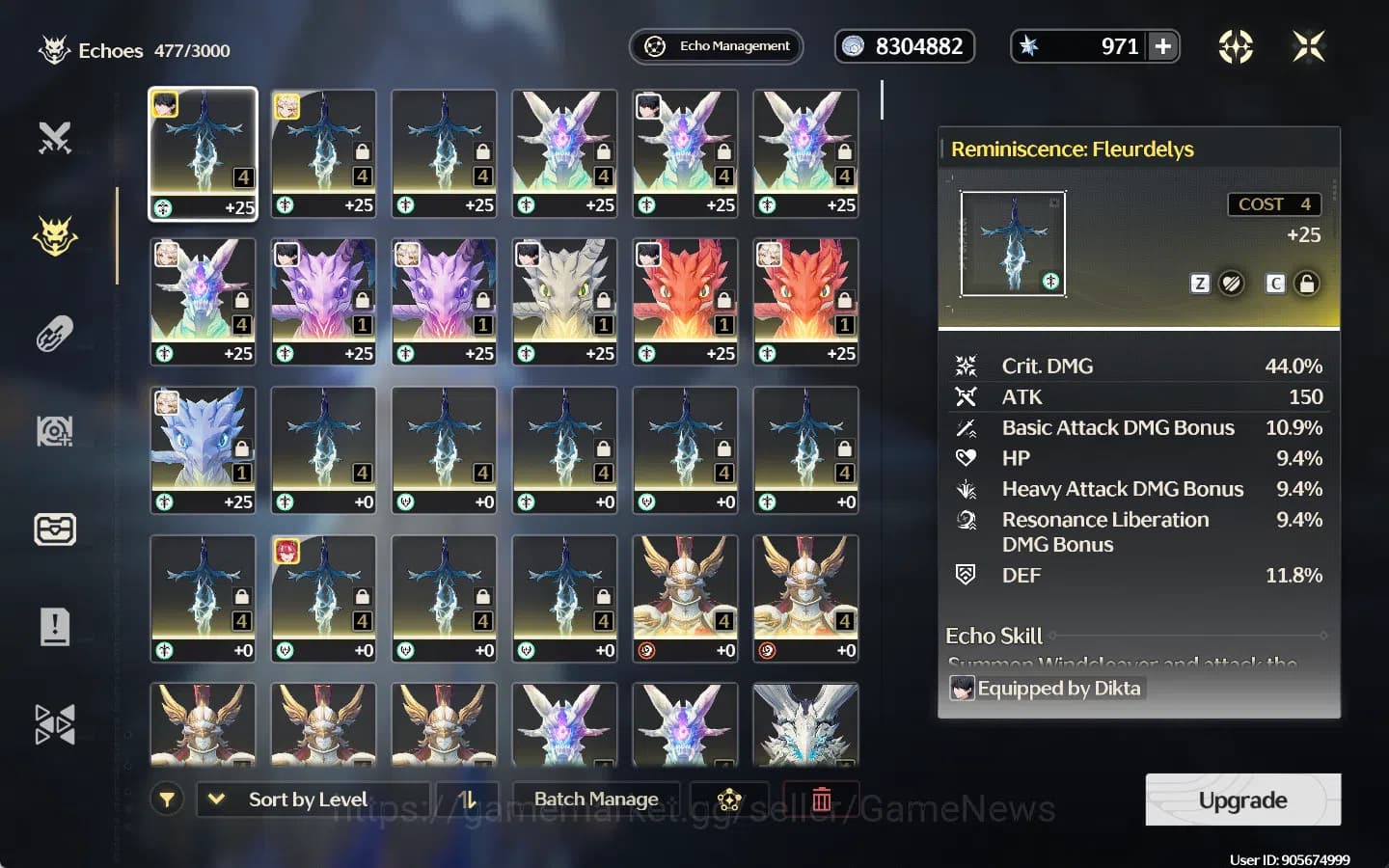Open the echo gallery sidebar icon
This screenshot has width=1389, height=868.
(x=55, y=431)
